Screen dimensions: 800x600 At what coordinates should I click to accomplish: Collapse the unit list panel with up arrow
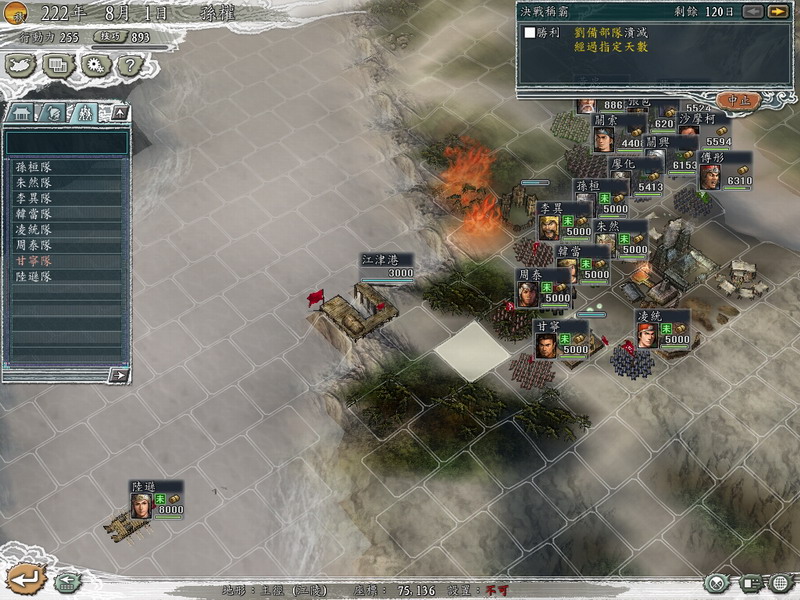pos(118,112)
